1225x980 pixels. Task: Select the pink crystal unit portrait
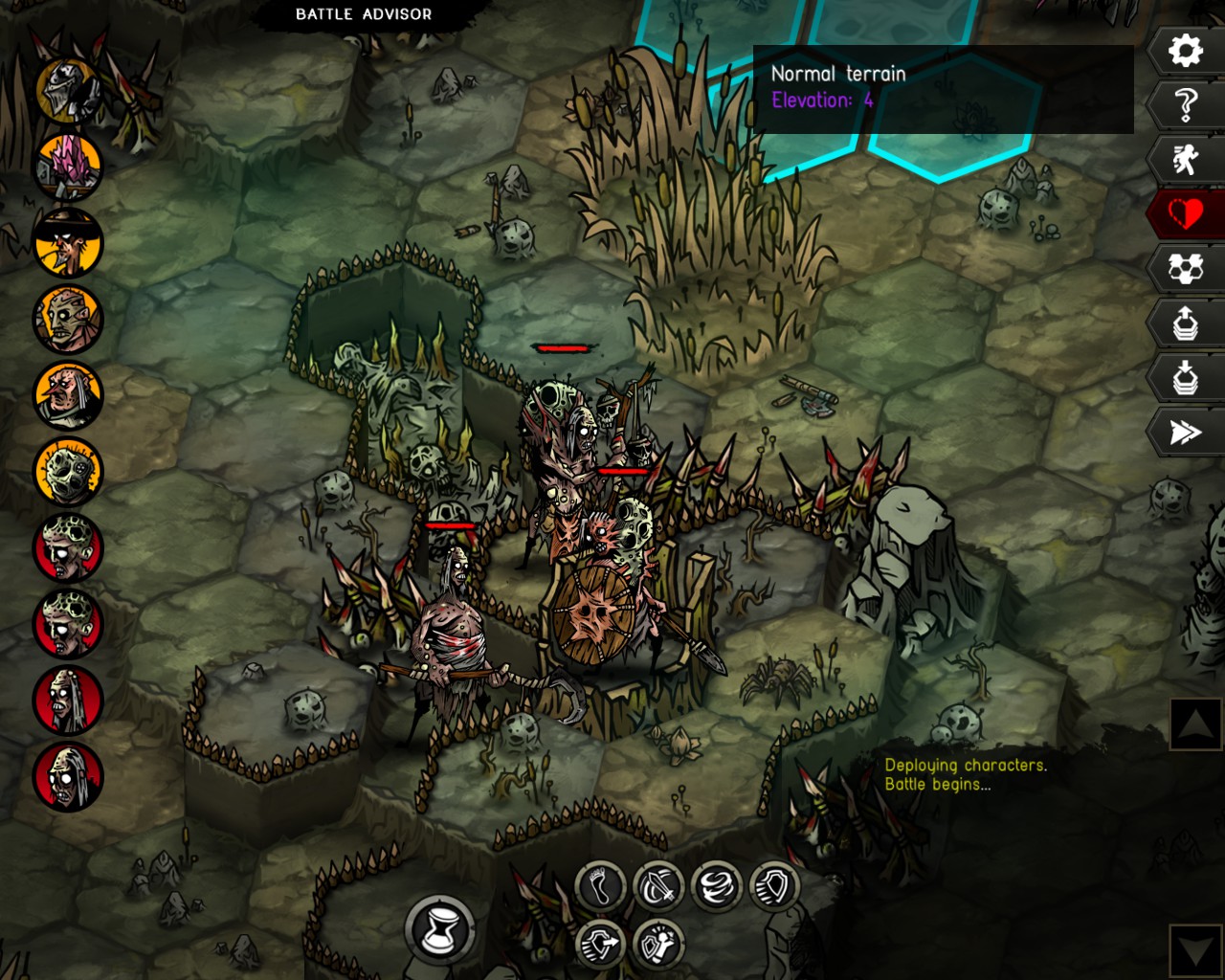[x=68, y=167]
